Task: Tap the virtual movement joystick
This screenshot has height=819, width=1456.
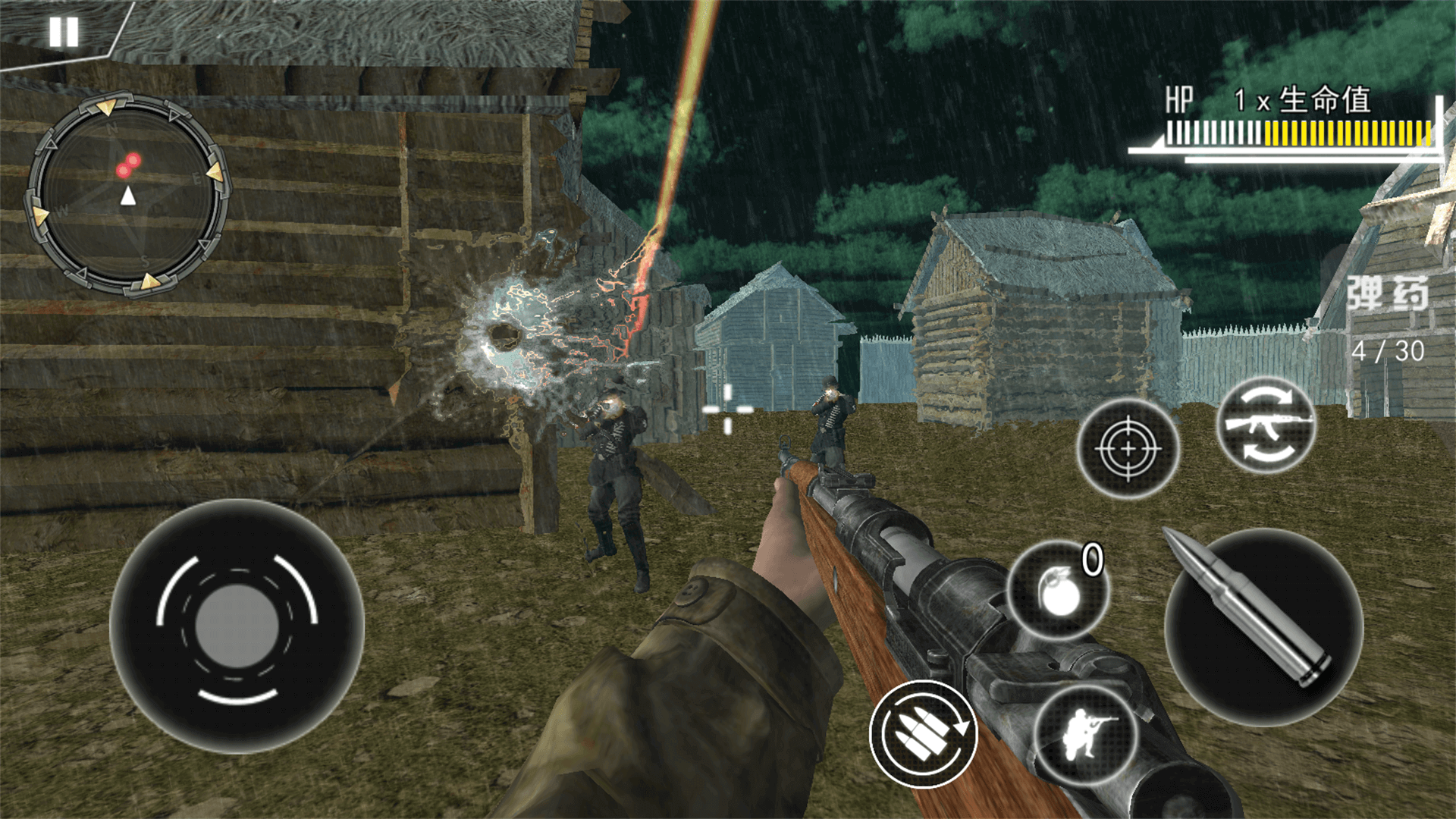Action: pyautogui.click(x=237, y=626)
